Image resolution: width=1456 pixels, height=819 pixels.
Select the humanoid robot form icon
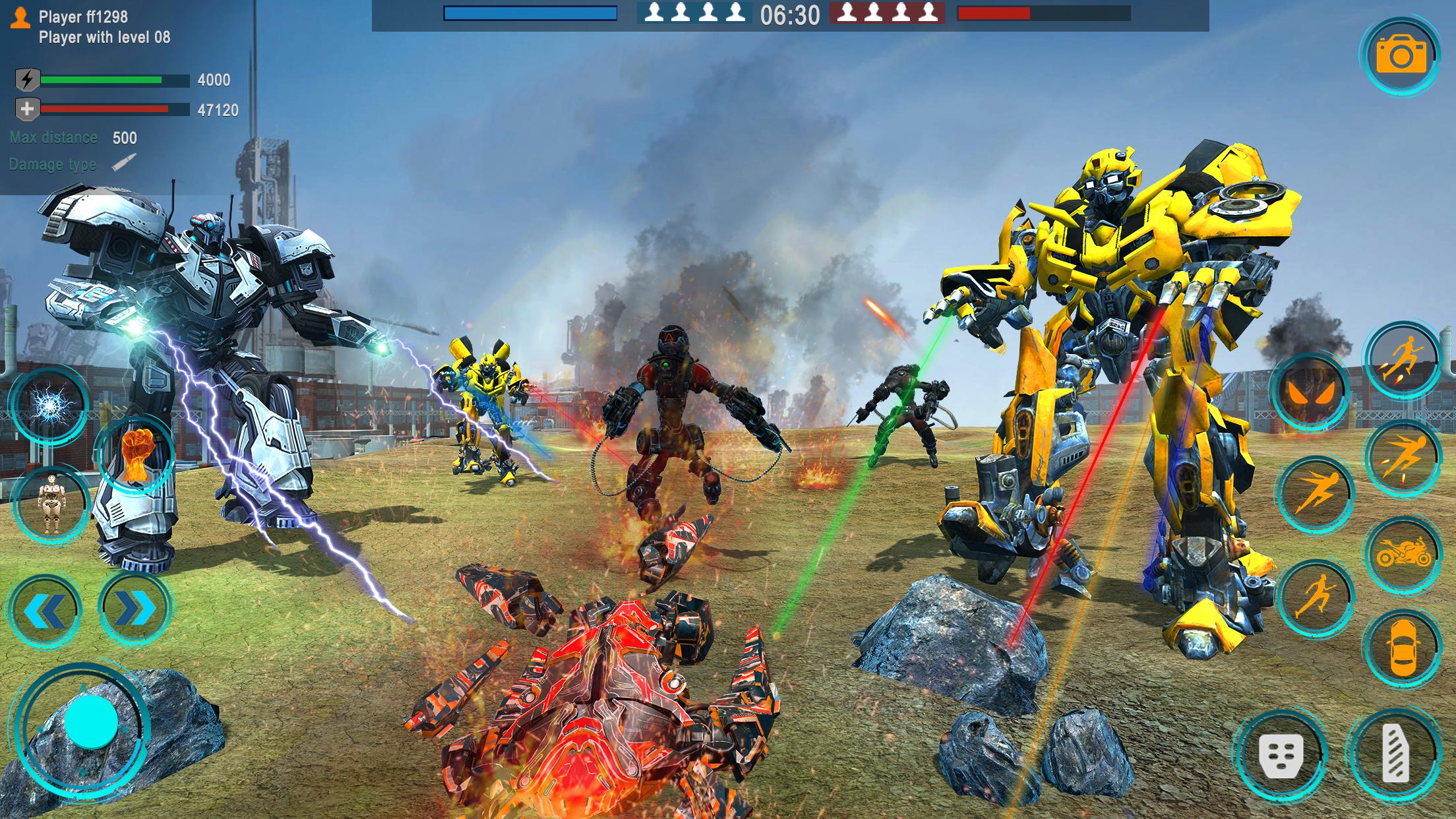click(51, 504)
